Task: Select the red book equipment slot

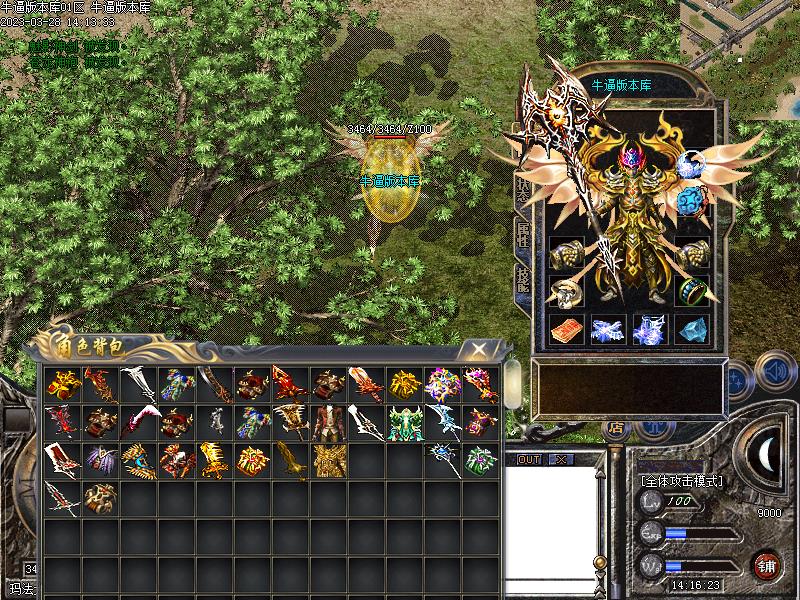Action: pos(565,330)
